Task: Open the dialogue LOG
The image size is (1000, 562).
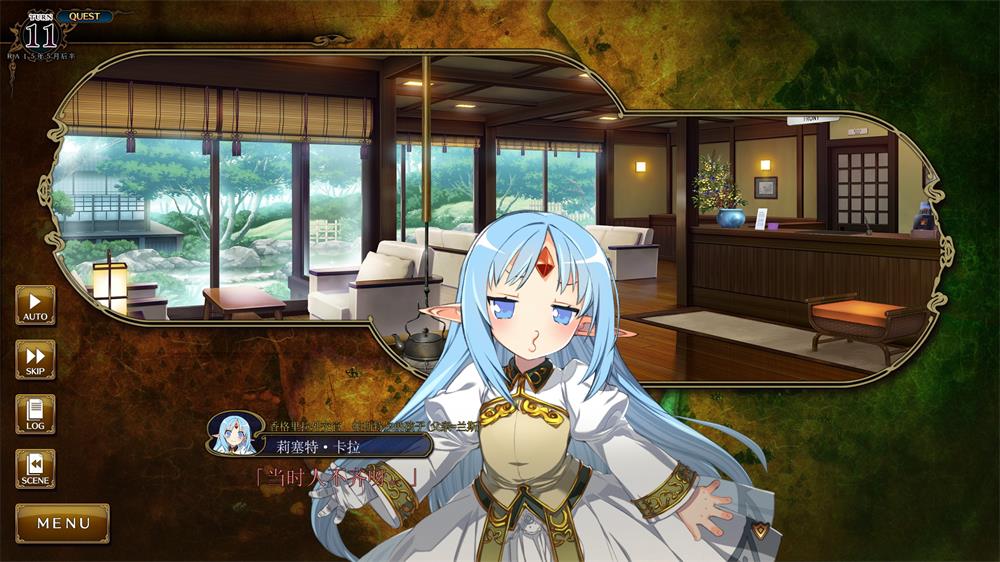Action: (35, 414)
